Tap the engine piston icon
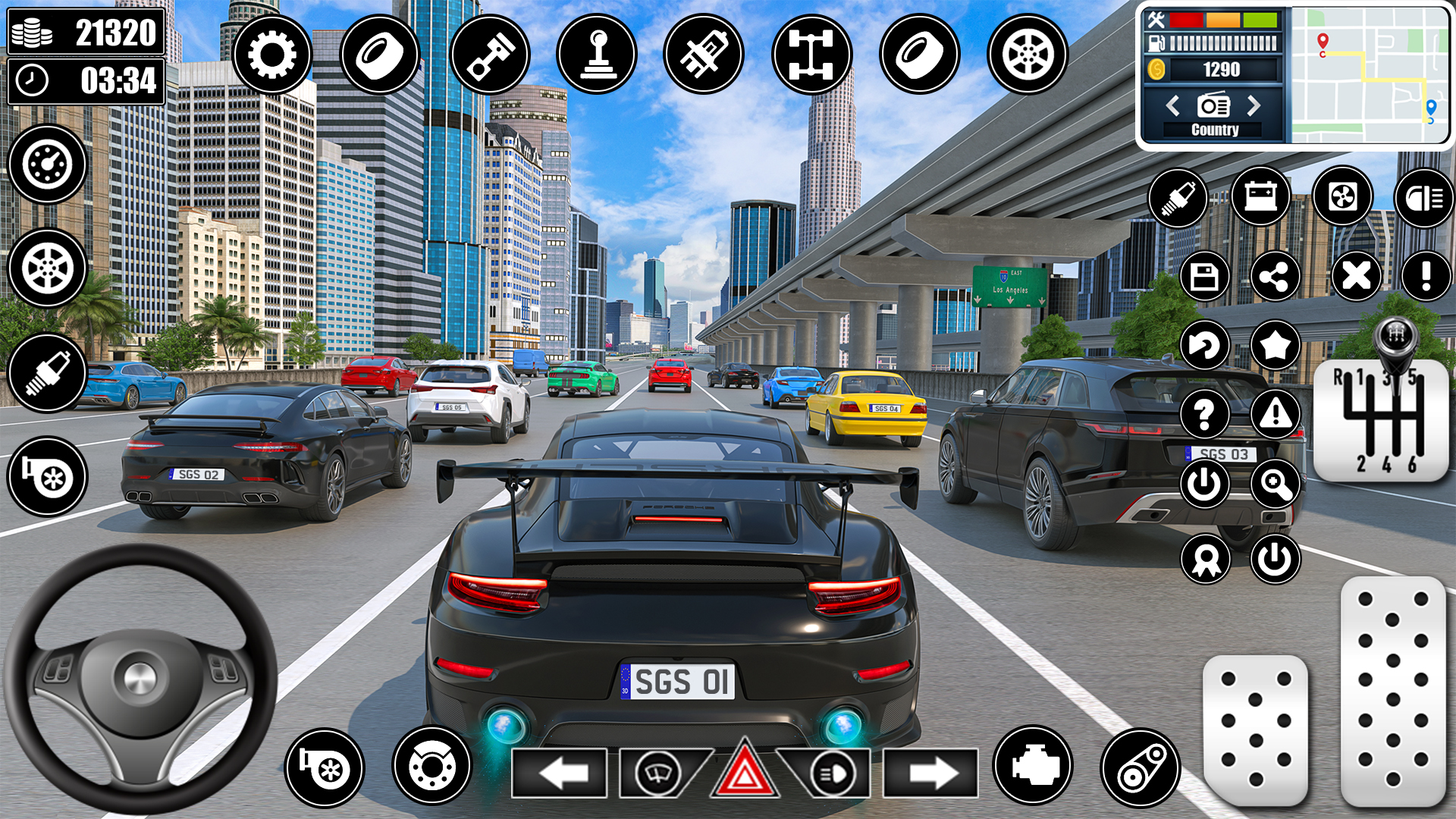Screen dimensions: 1456x819 (x=489, y=55)
